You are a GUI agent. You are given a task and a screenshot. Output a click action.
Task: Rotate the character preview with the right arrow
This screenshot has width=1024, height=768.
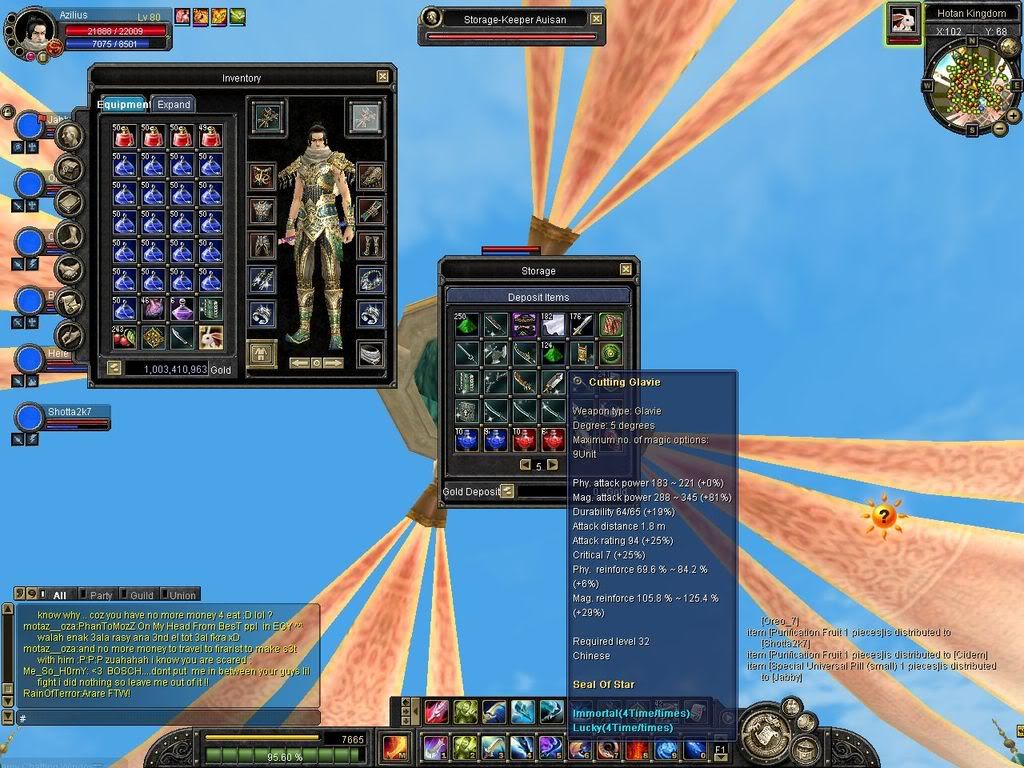pyautogui.click(x=333, y=362)
